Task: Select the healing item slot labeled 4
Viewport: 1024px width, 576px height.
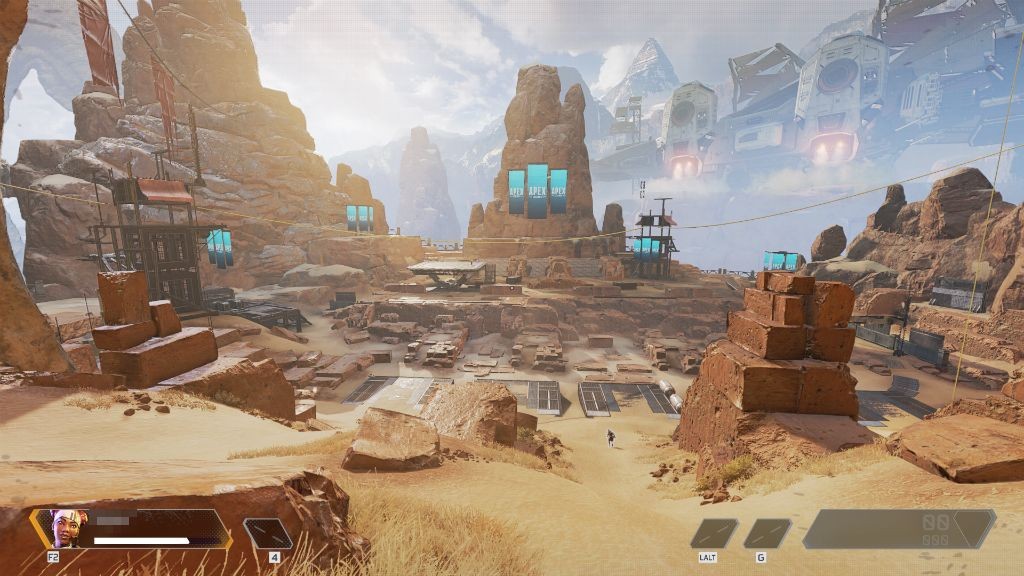Action: point(268,533)
